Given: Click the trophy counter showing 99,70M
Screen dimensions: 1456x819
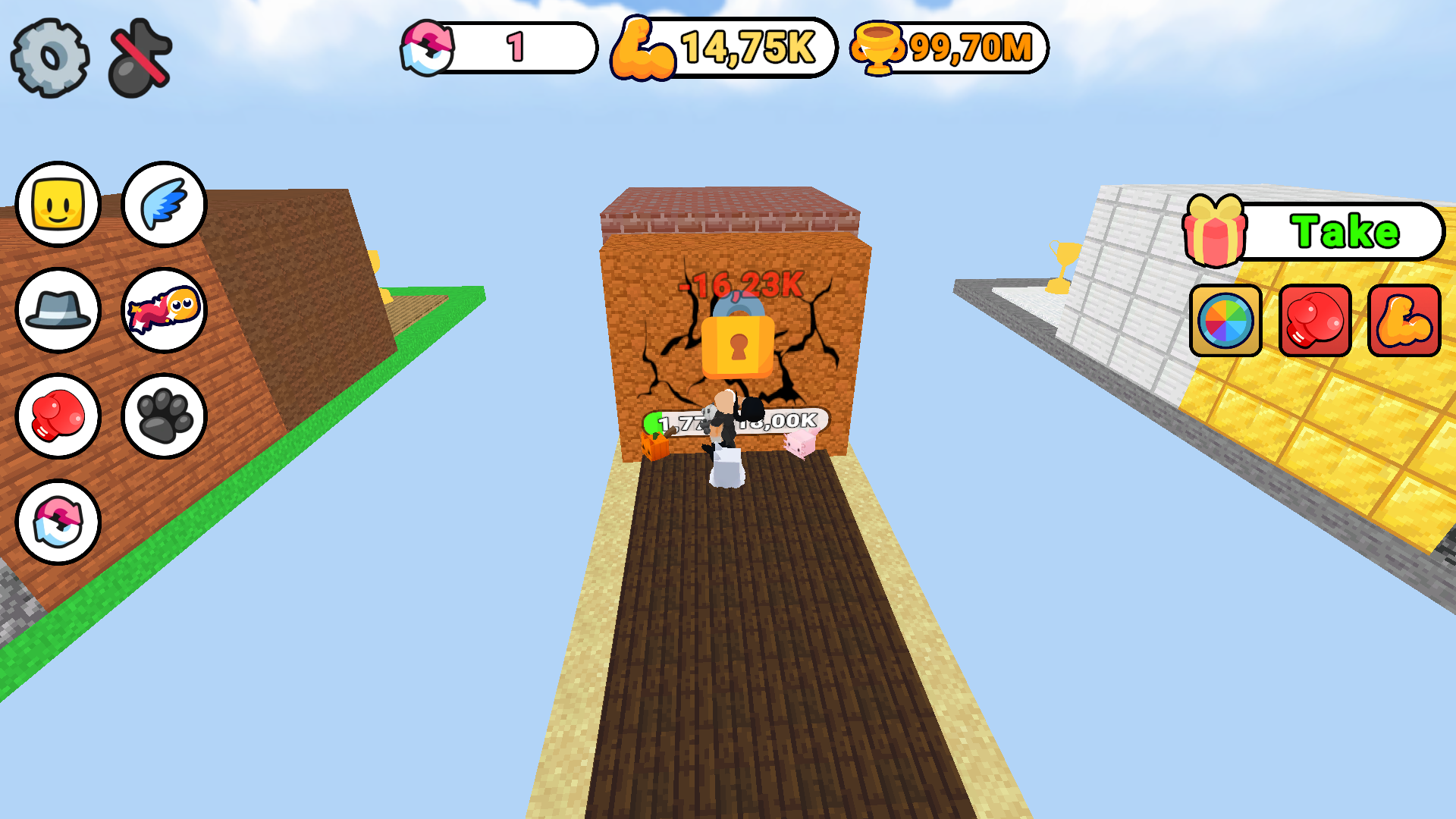Looking at the screenshot, I should tap(948, 48).
